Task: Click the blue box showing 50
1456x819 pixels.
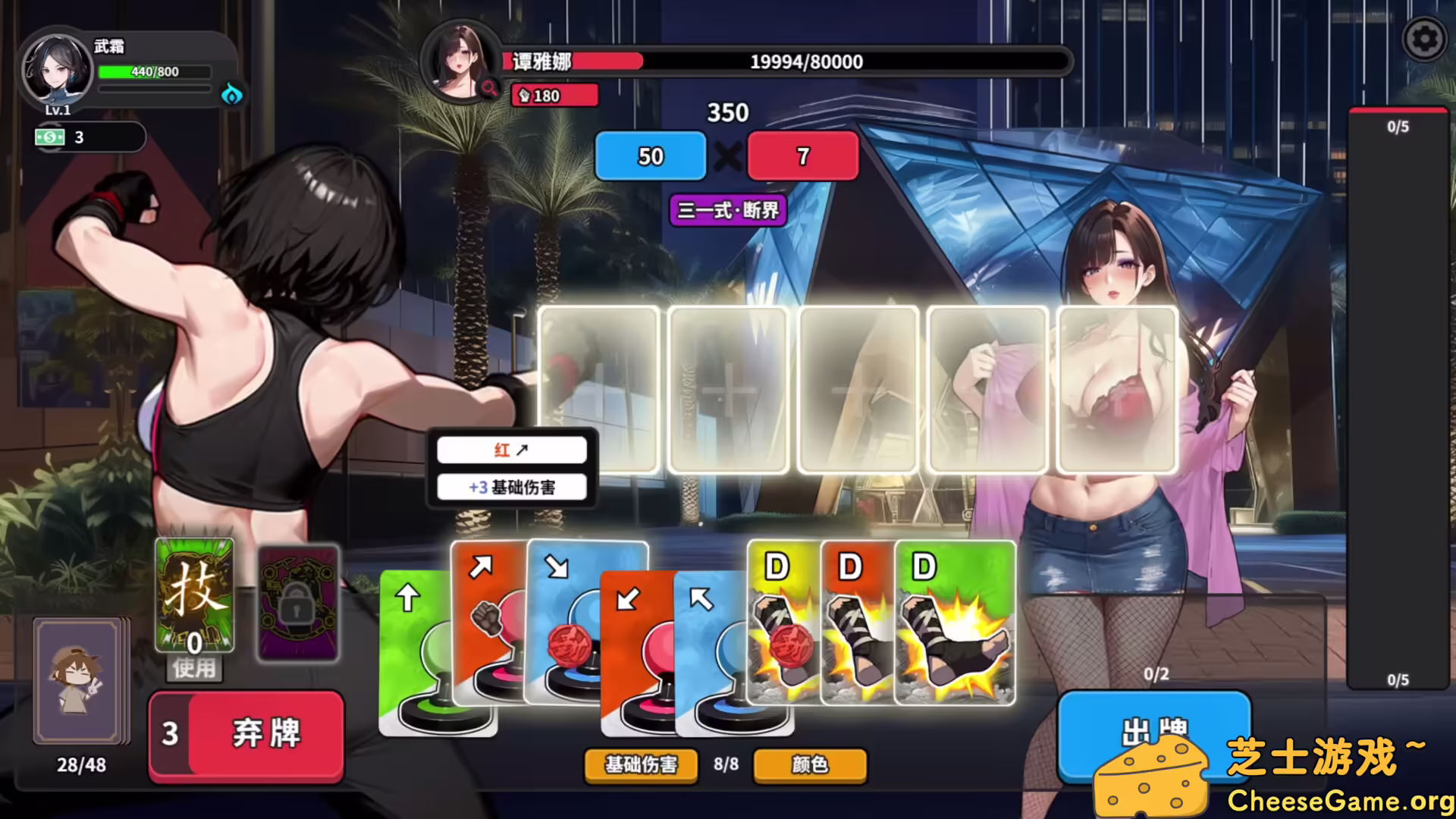Action: tap(650, 156)
